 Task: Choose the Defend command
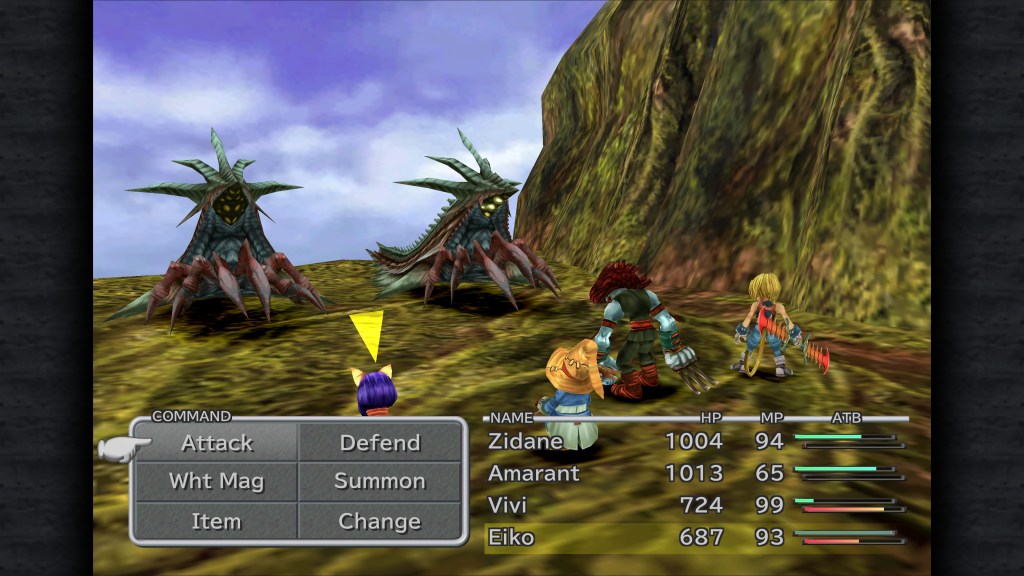pos(380,443)
